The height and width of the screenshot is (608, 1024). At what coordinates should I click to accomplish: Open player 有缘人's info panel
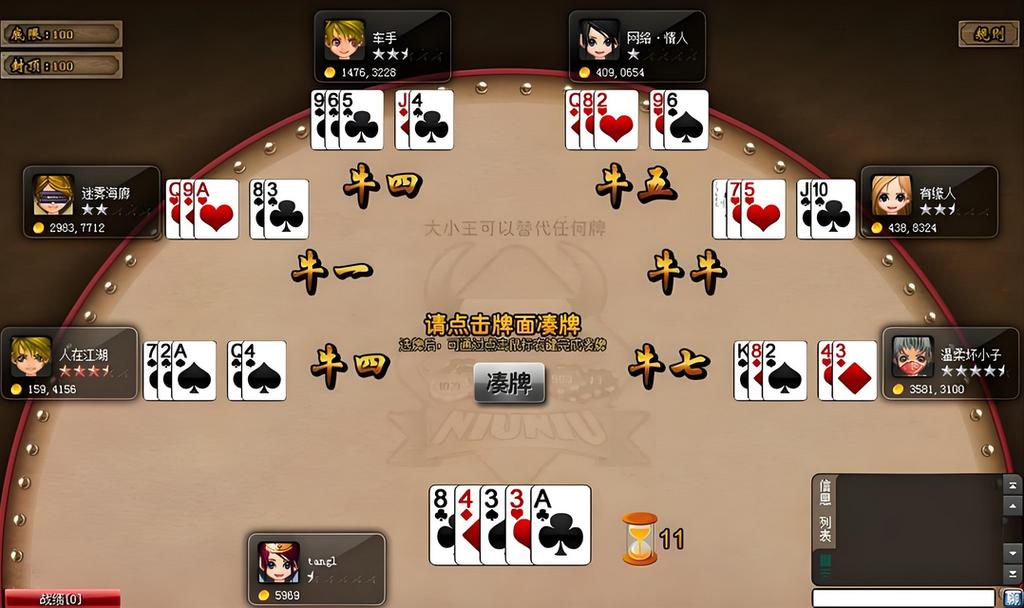[929, 202]
